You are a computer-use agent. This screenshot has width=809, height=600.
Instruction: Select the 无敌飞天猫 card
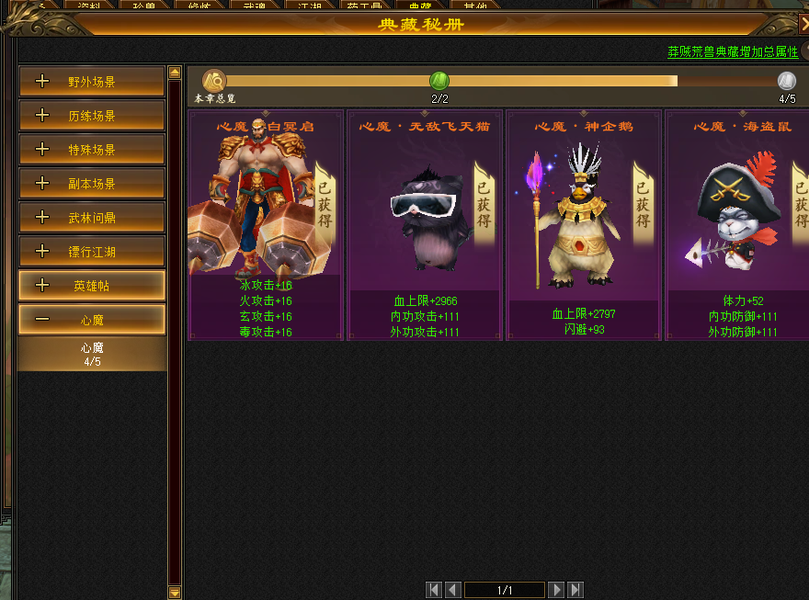click(x=425, y=225)
